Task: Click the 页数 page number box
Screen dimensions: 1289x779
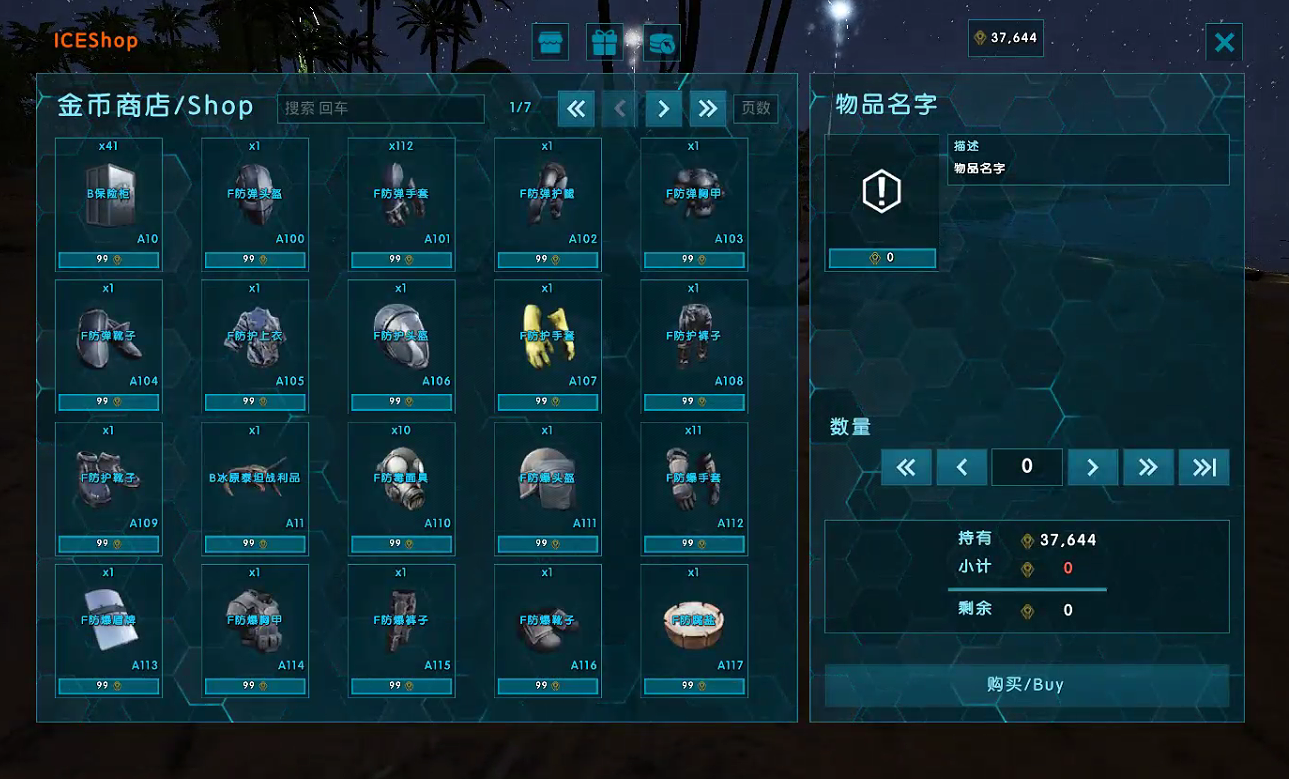Action: pyautogui.click(x=756, y=108)
